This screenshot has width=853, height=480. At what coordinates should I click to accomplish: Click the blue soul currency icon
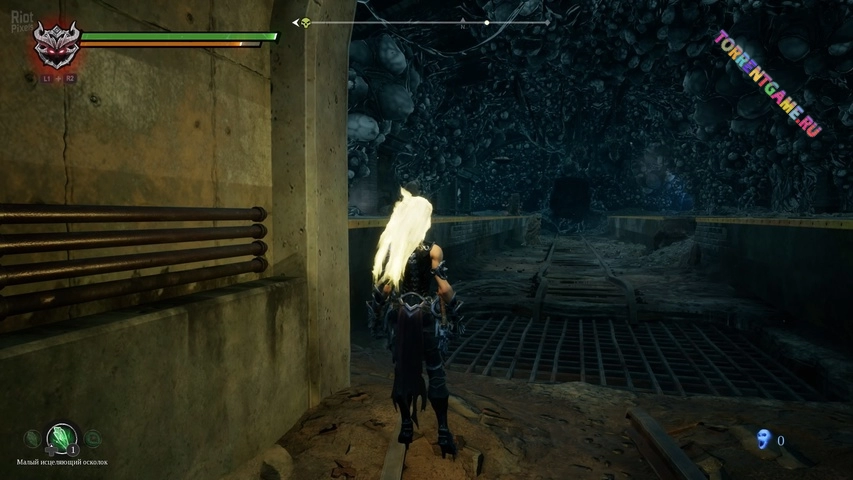765,439
